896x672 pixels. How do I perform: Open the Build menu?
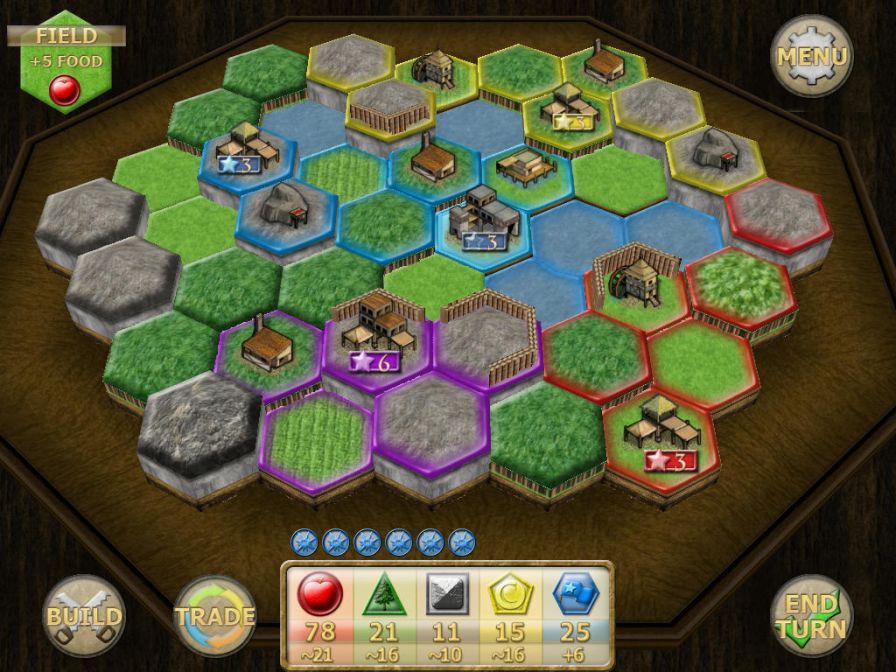pyautogui.click(x=84, y=616)
